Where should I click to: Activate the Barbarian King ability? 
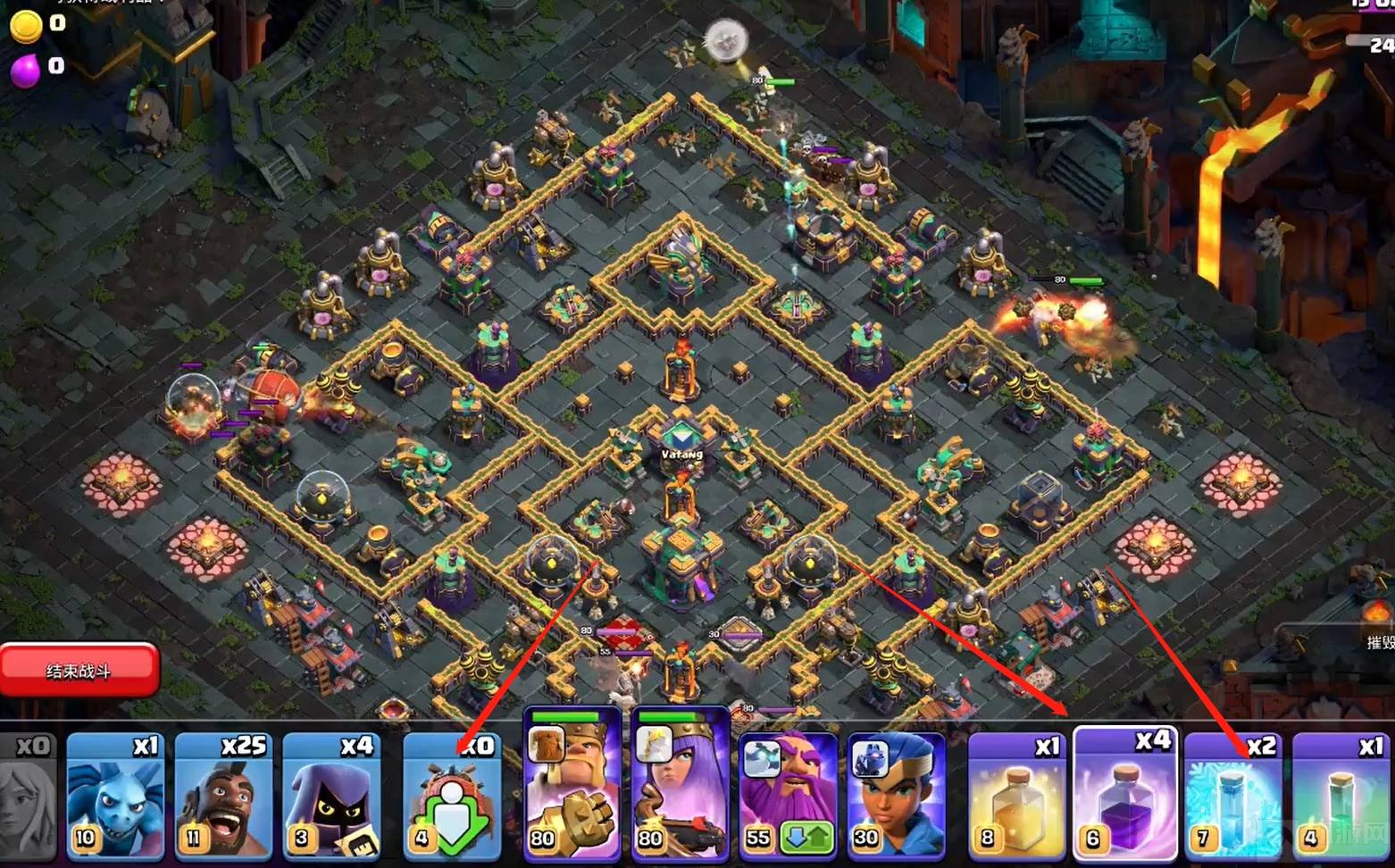(572, 786)
